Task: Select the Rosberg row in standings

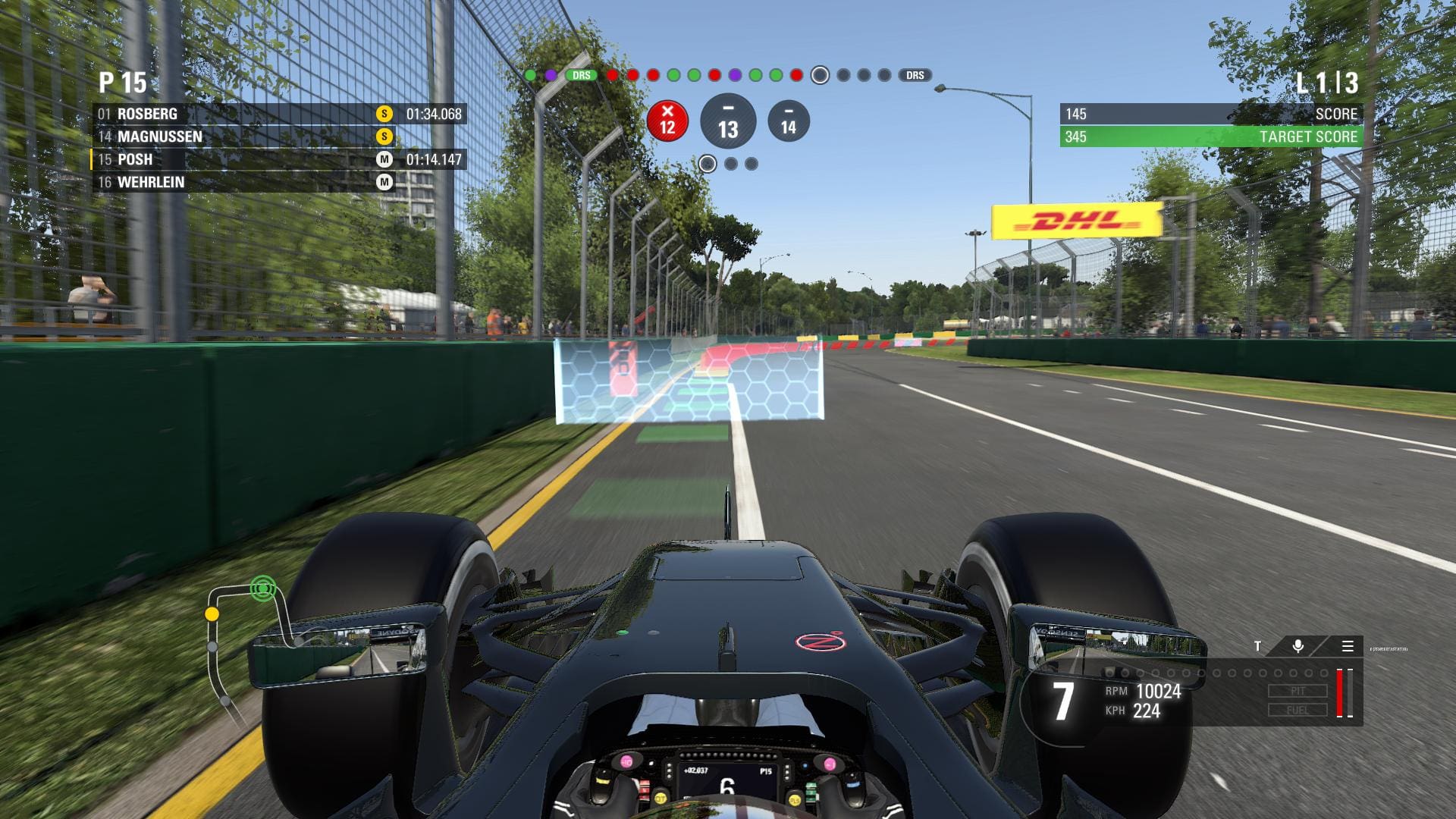Action: click(278, 114)
